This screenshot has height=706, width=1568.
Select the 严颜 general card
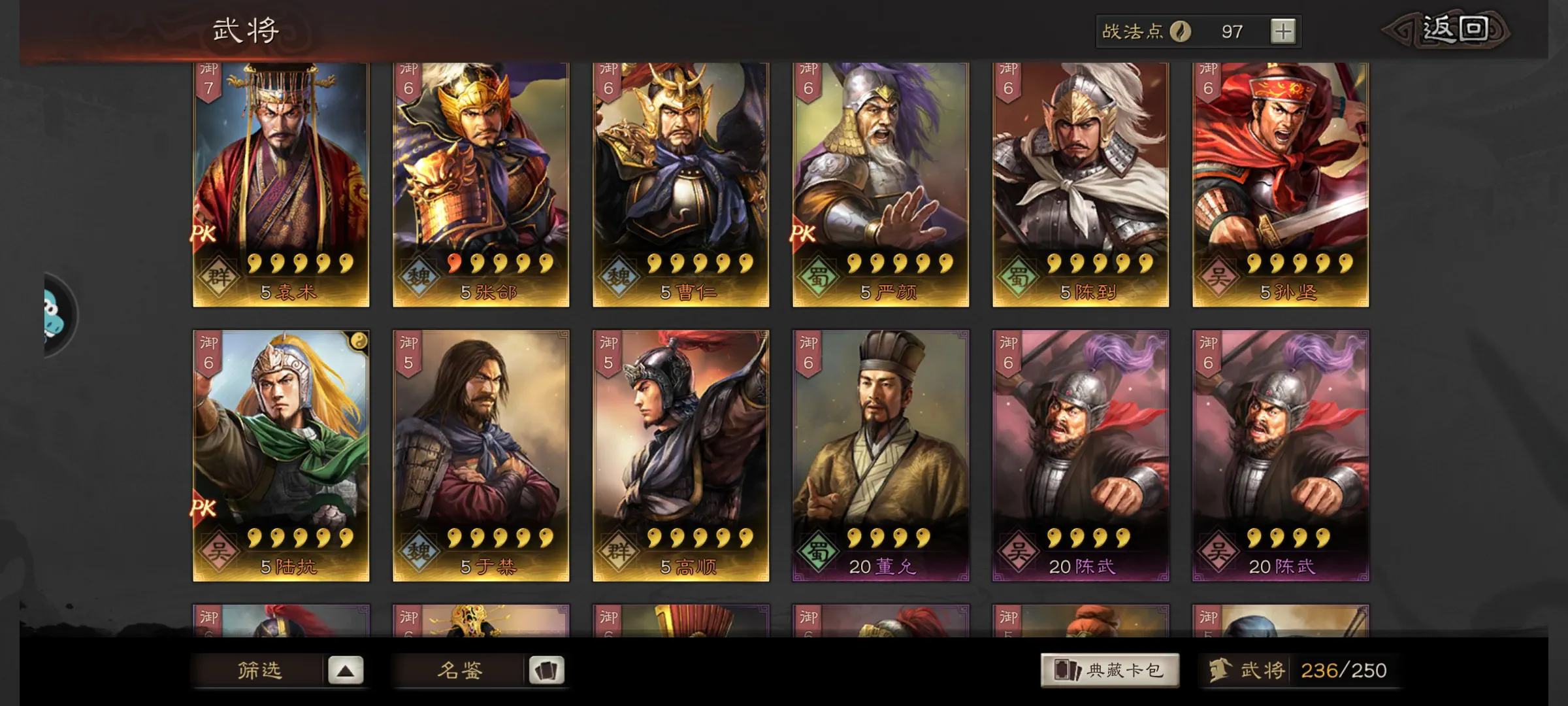click(881, 183)
